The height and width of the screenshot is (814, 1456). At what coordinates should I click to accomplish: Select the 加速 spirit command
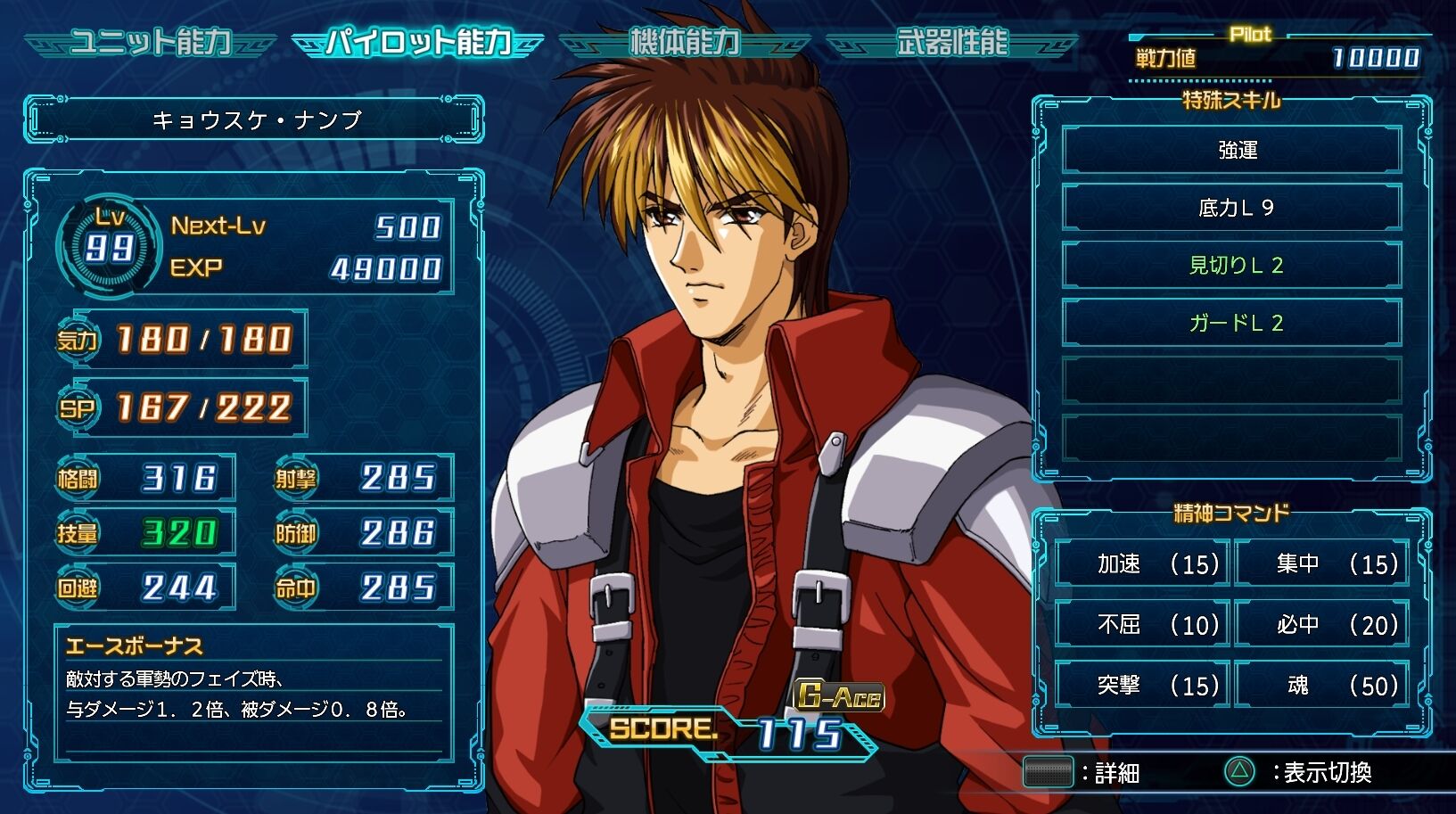(1143, 563)
